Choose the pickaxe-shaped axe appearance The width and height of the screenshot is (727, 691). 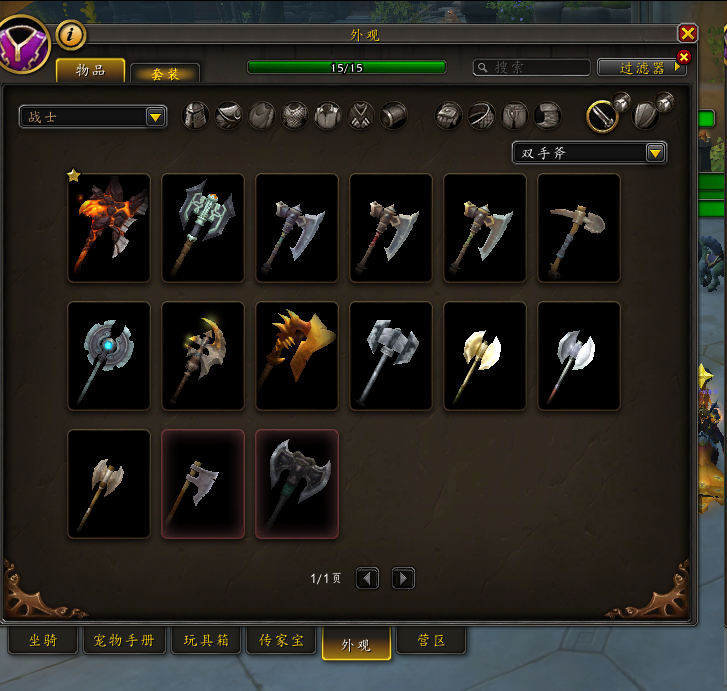pos(579,228)
